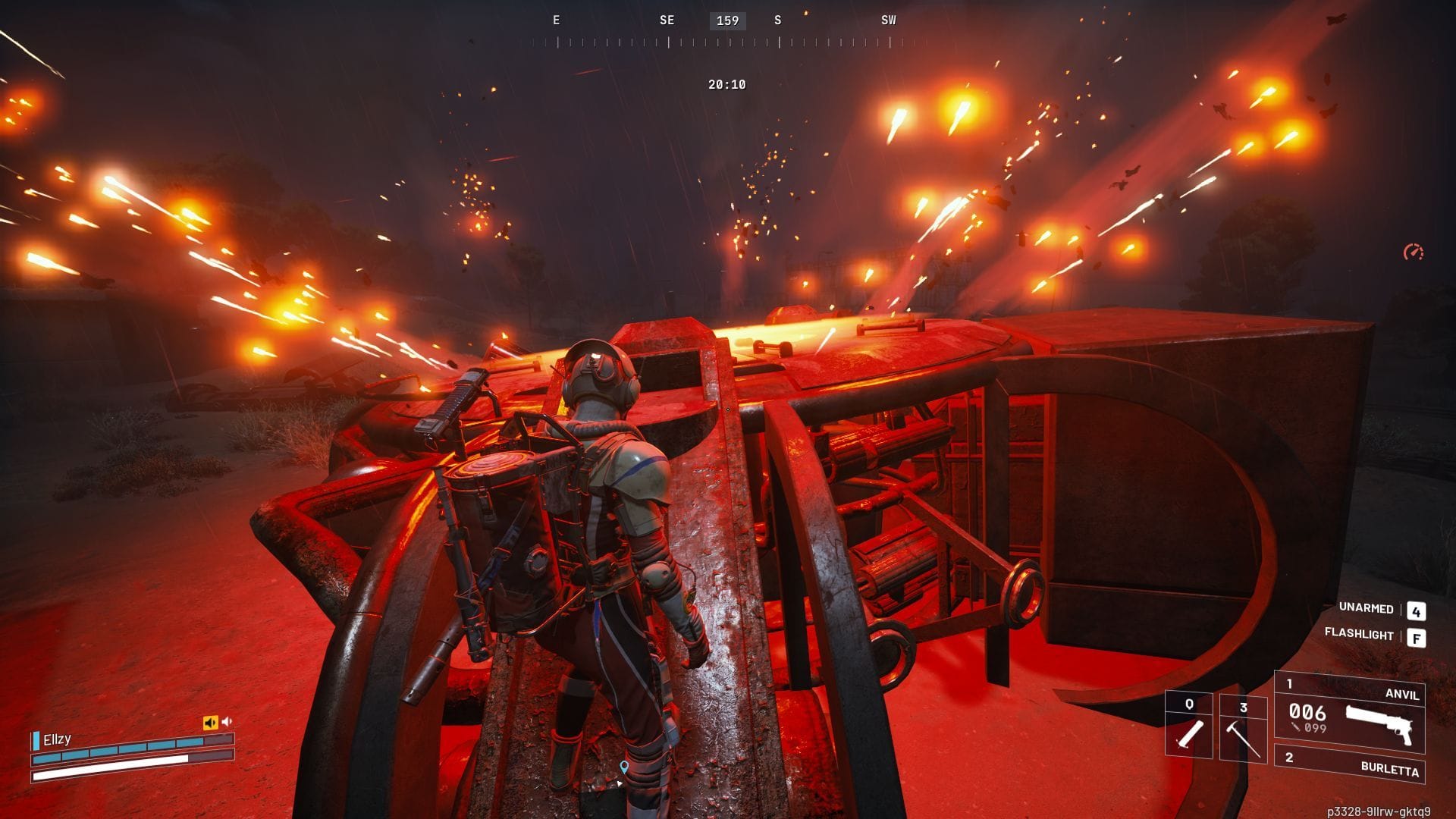Click the Ellzy player name tag
This screenshot has width=1456, height=819.
coord(57,739)
